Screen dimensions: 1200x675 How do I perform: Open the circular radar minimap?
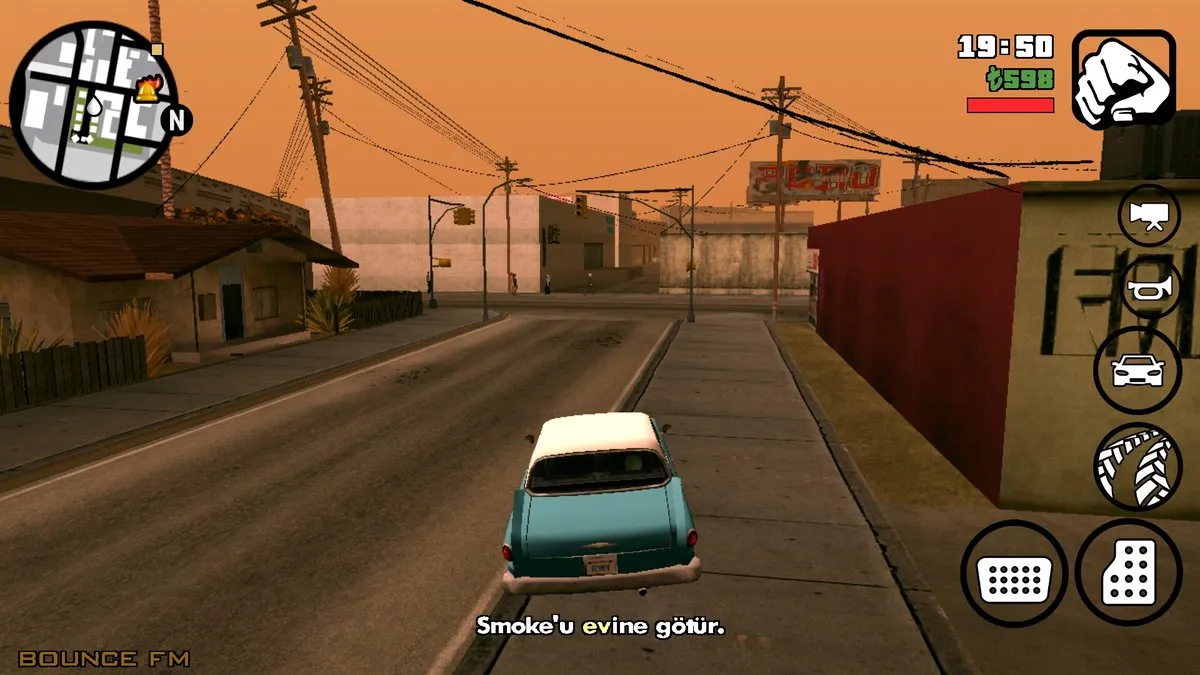pos(93,105)
